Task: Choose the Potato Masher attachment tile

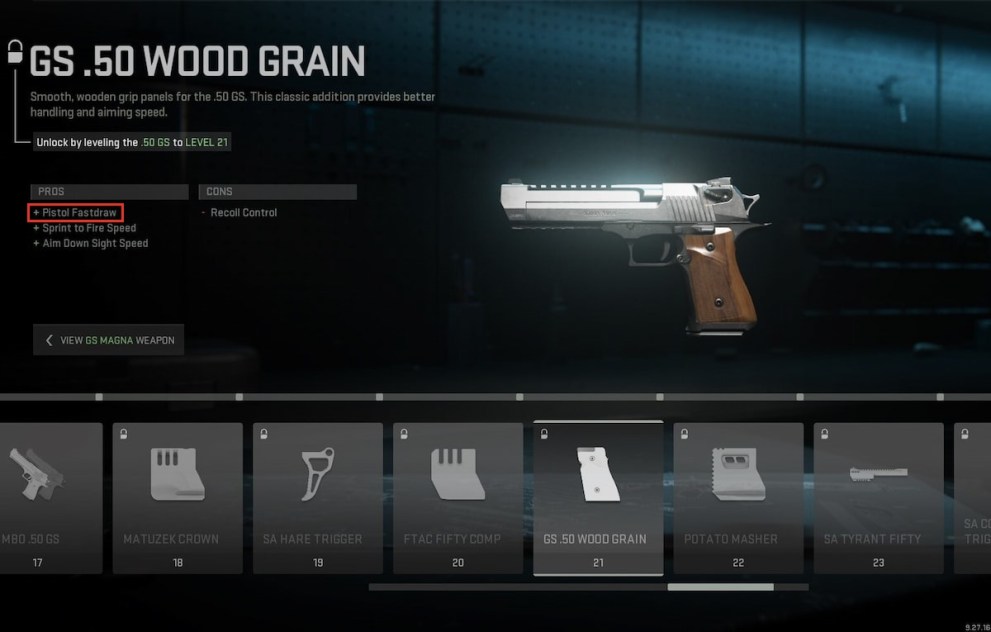Action: tap(738, 497)
